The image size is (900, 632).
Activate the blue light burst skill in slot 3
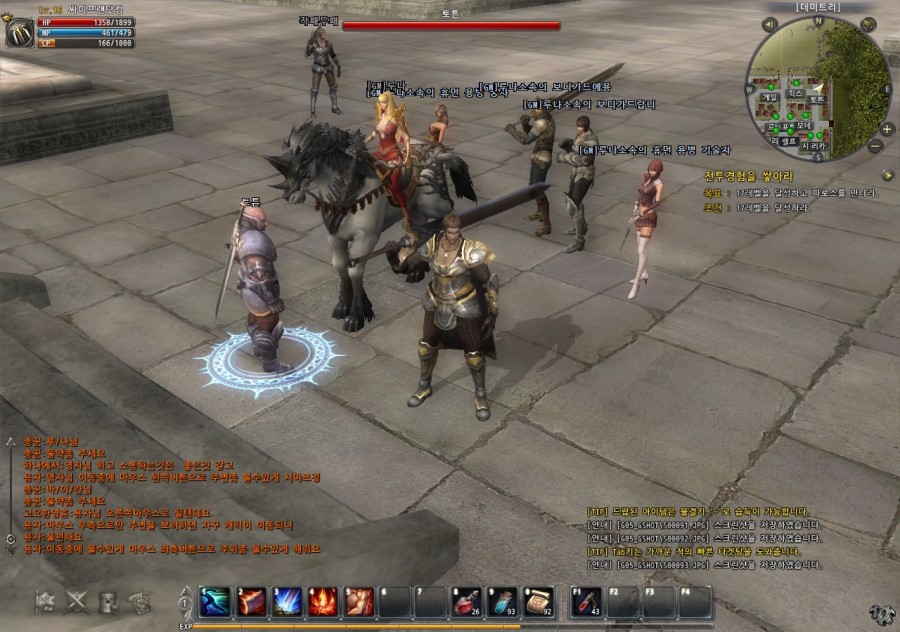(287, 601)
